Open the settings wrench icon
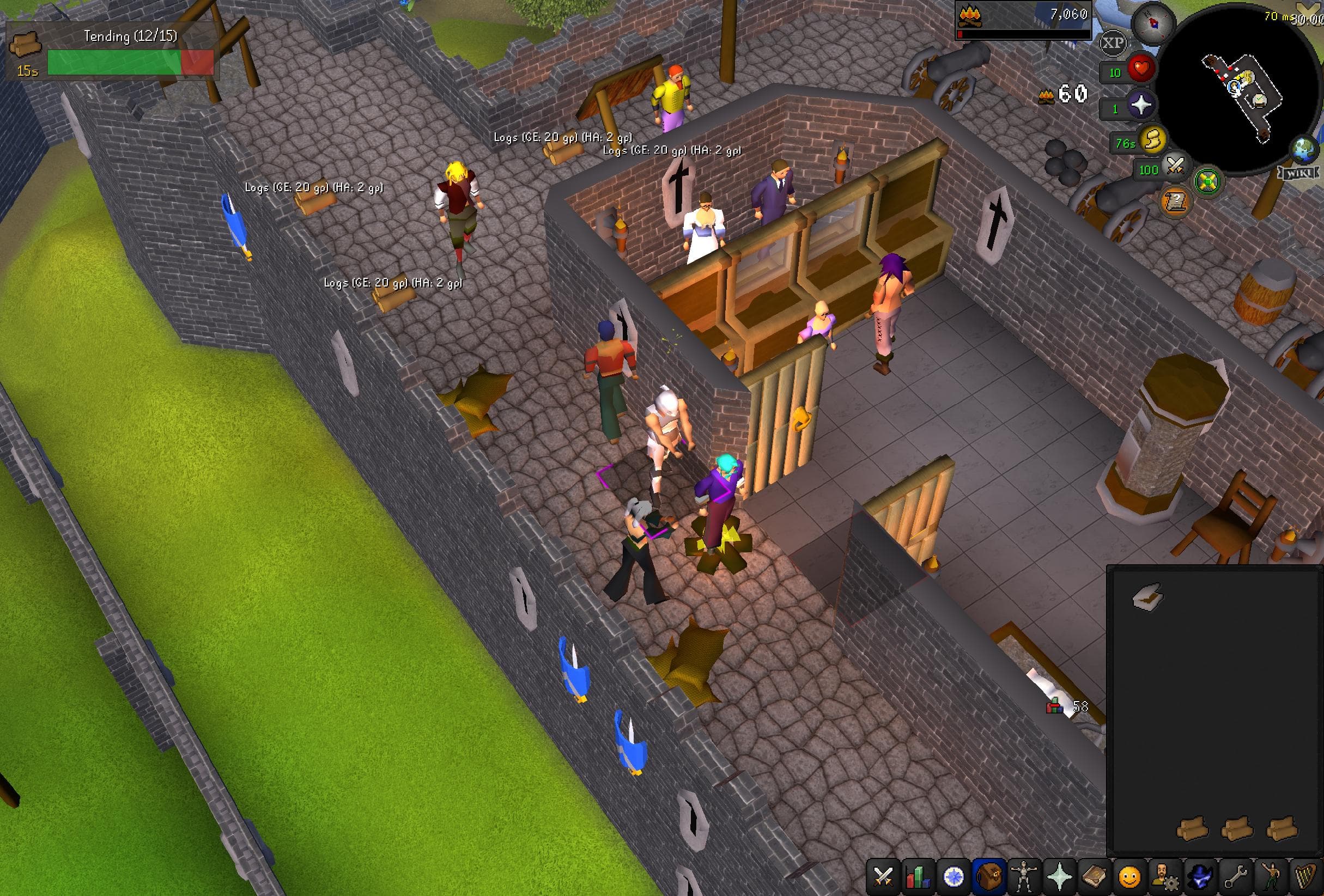 click(x=1234, y=877)
